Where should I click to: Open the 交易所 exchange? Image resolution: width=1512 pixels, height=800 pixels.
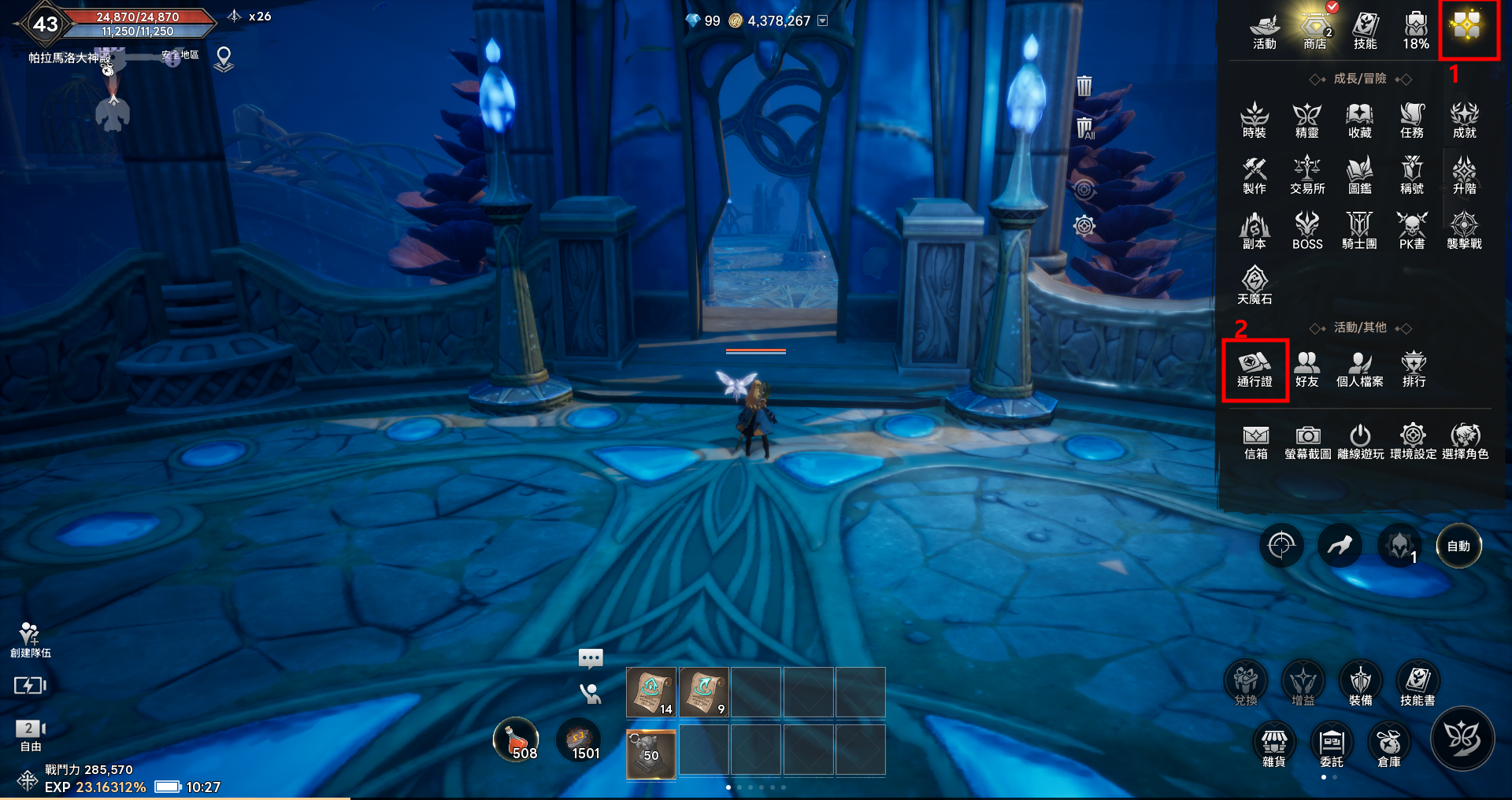(1307, 175)
